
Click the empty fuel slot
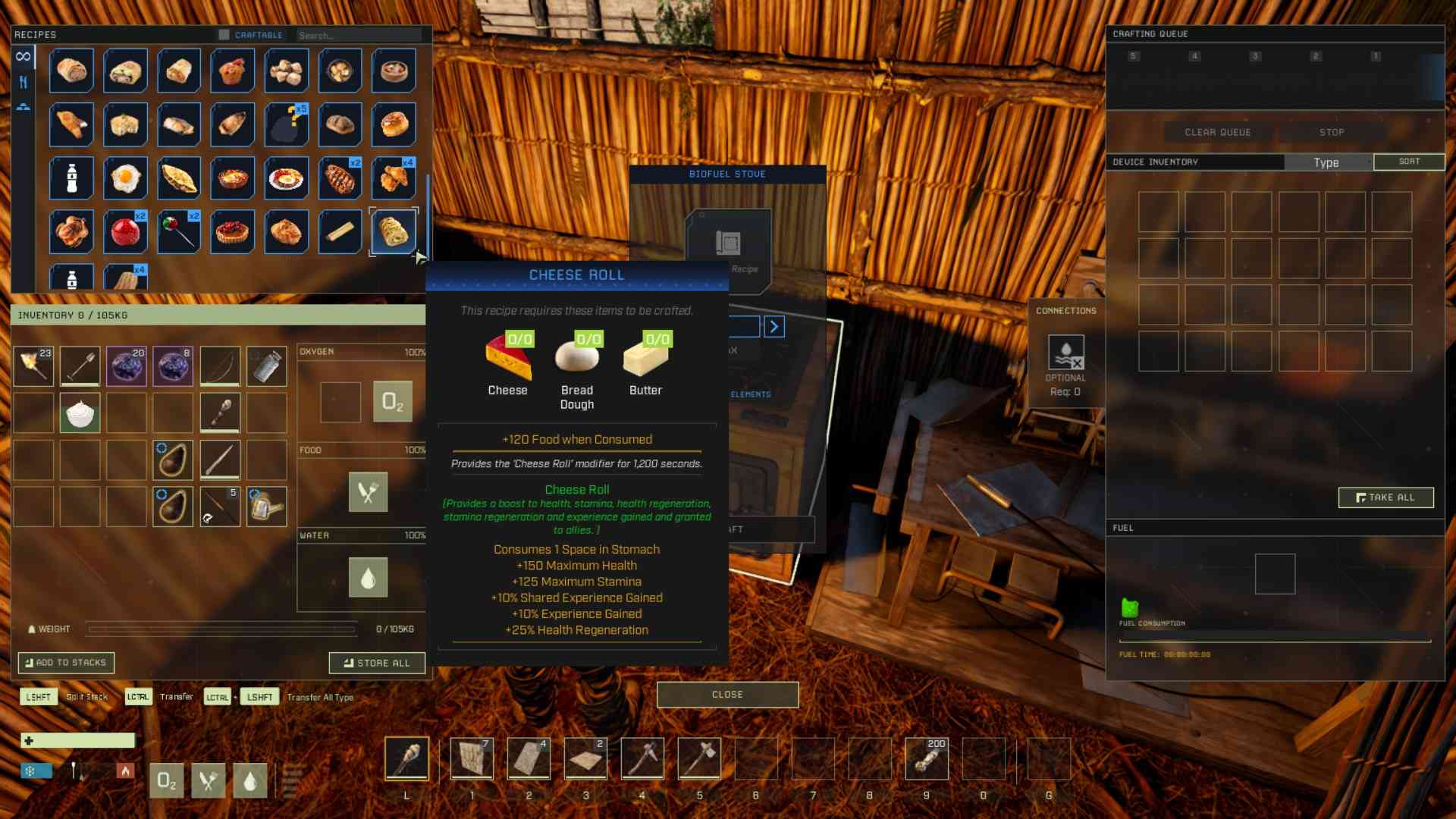1275,574
